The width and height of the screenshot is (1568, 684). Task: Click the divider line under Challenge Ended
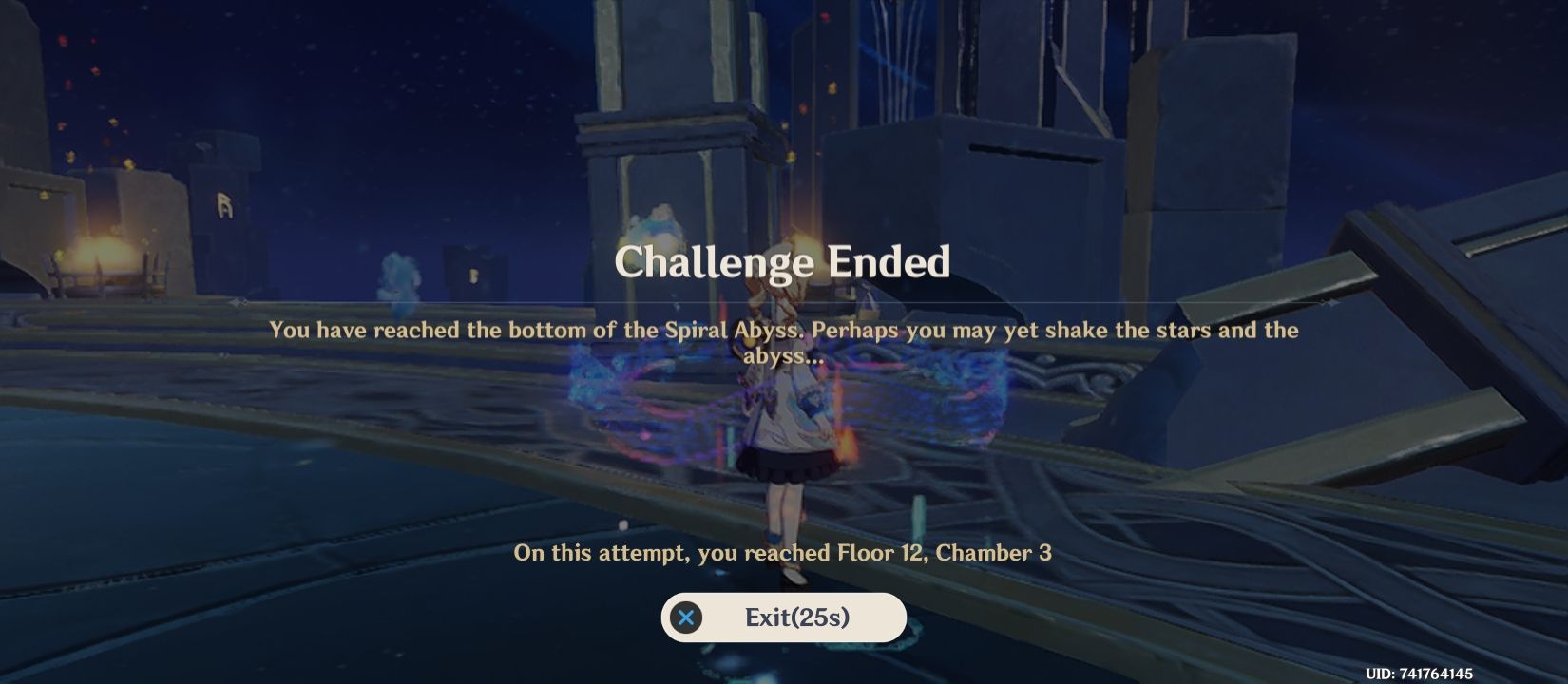(783, 302)
